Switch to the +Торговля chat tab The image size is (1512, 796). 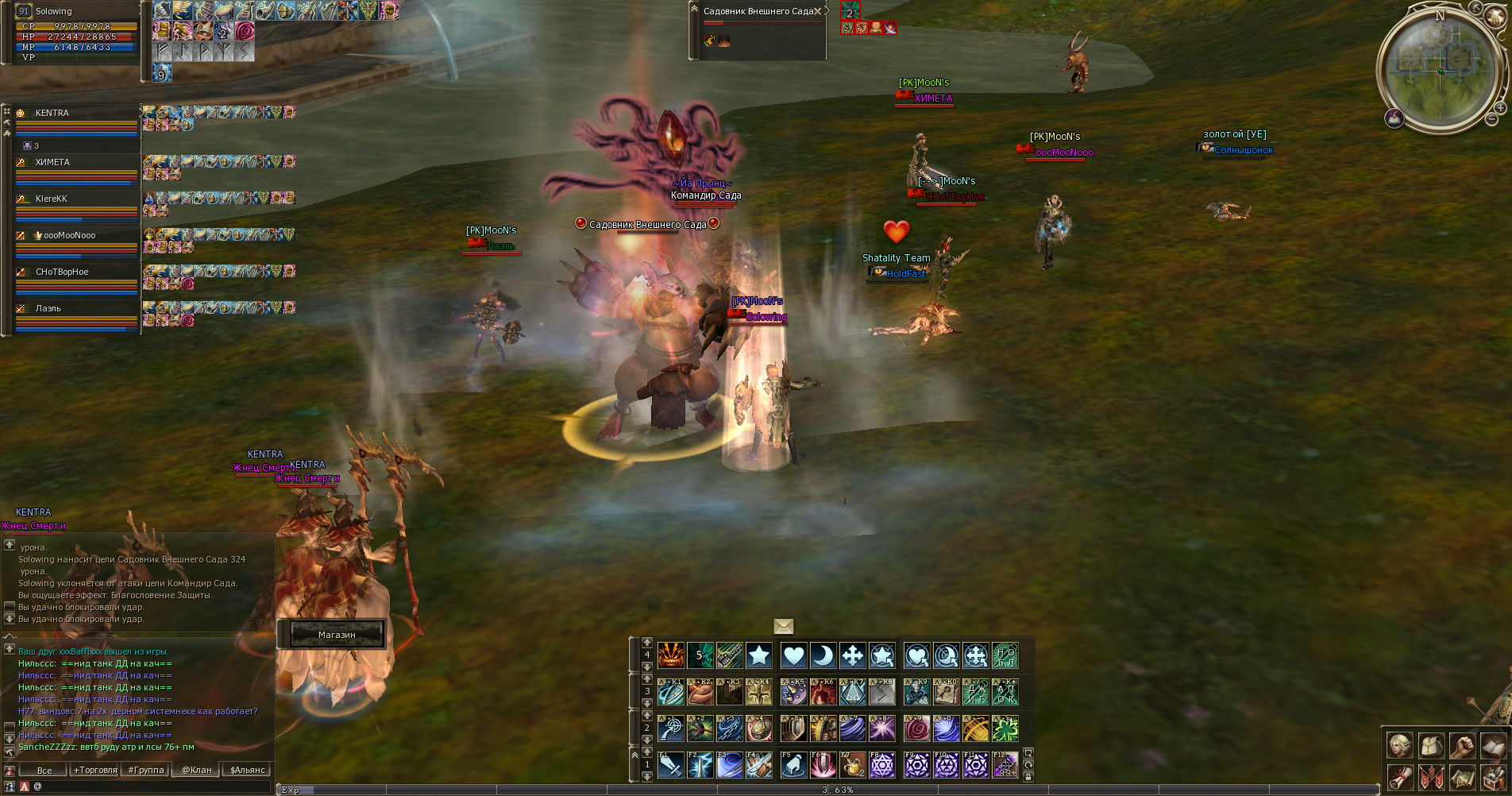(95, 770)
